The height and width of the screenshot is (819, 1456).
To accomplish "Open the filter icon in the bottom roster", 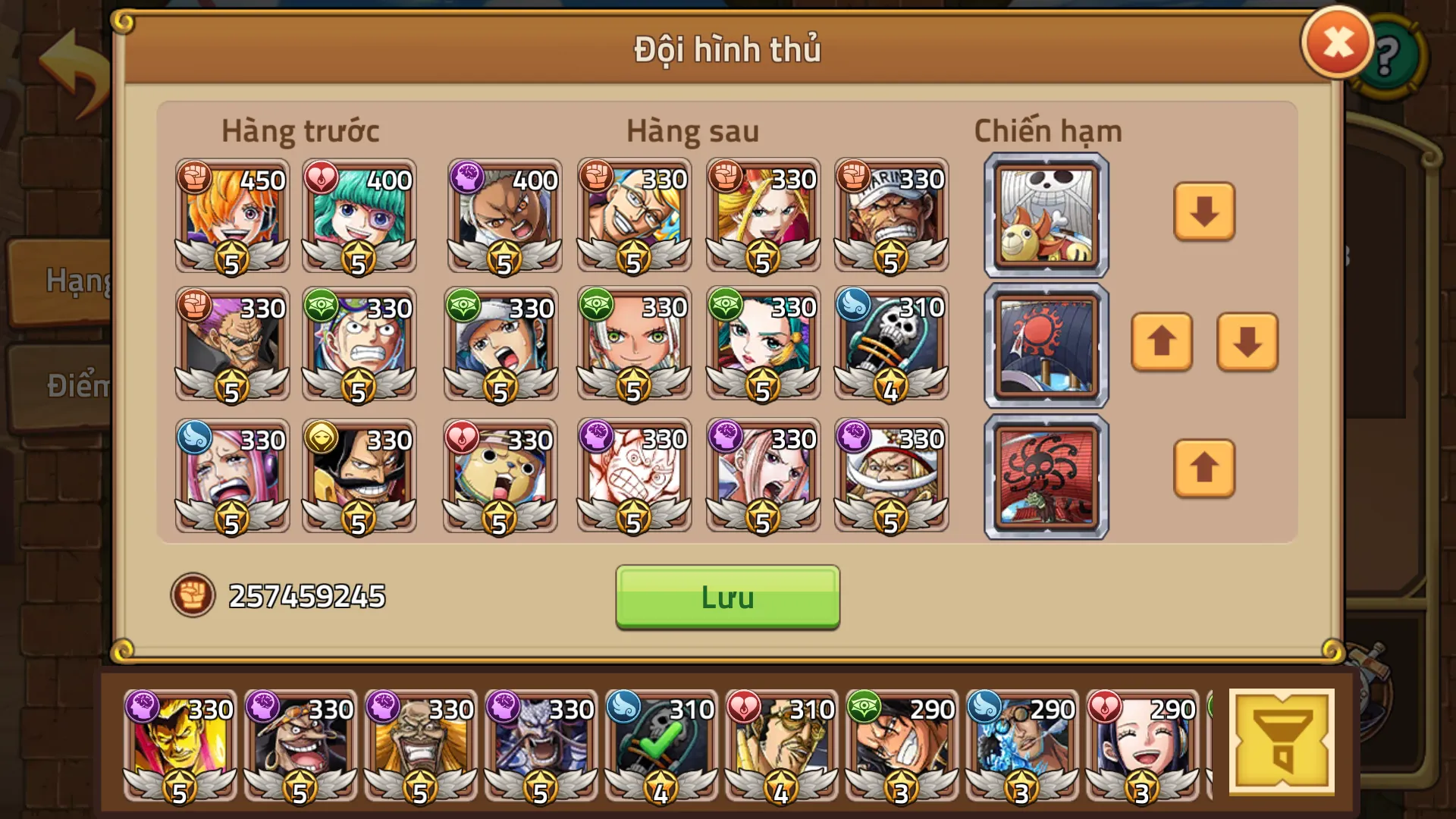I will (x=1283, y=739).
